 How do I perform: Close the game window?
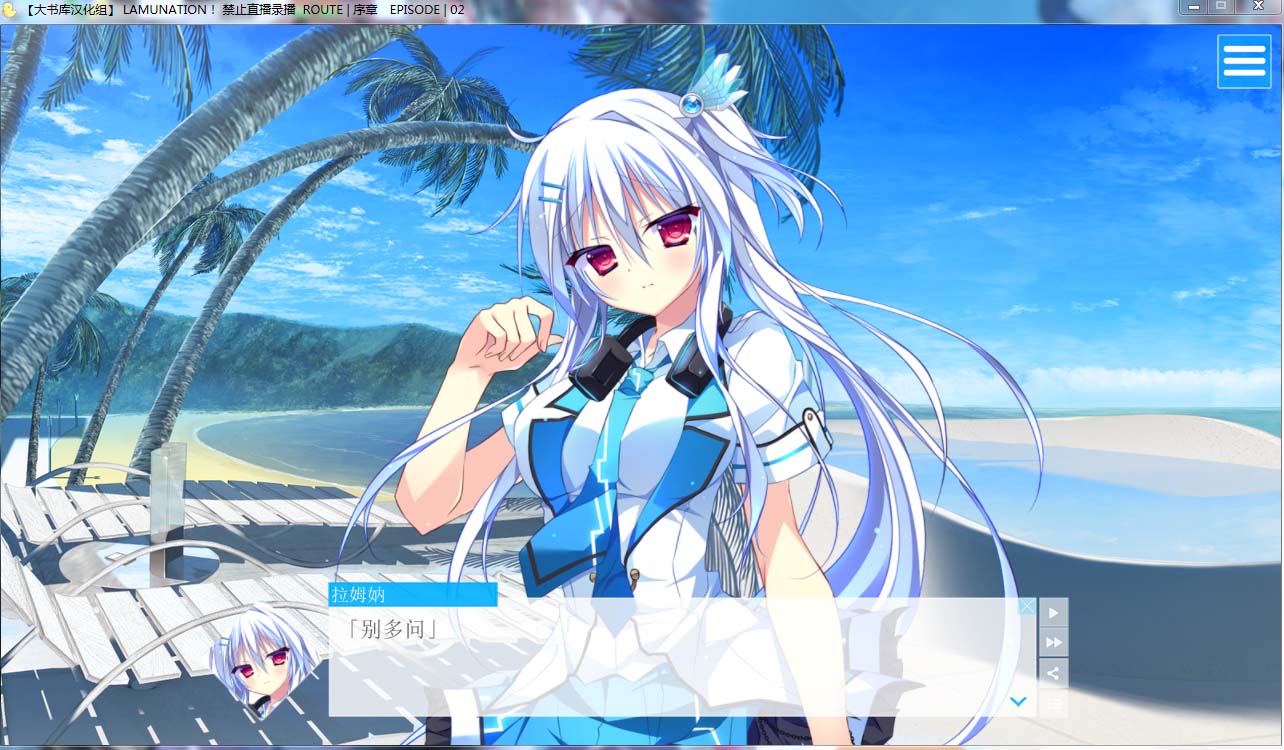1257,6
